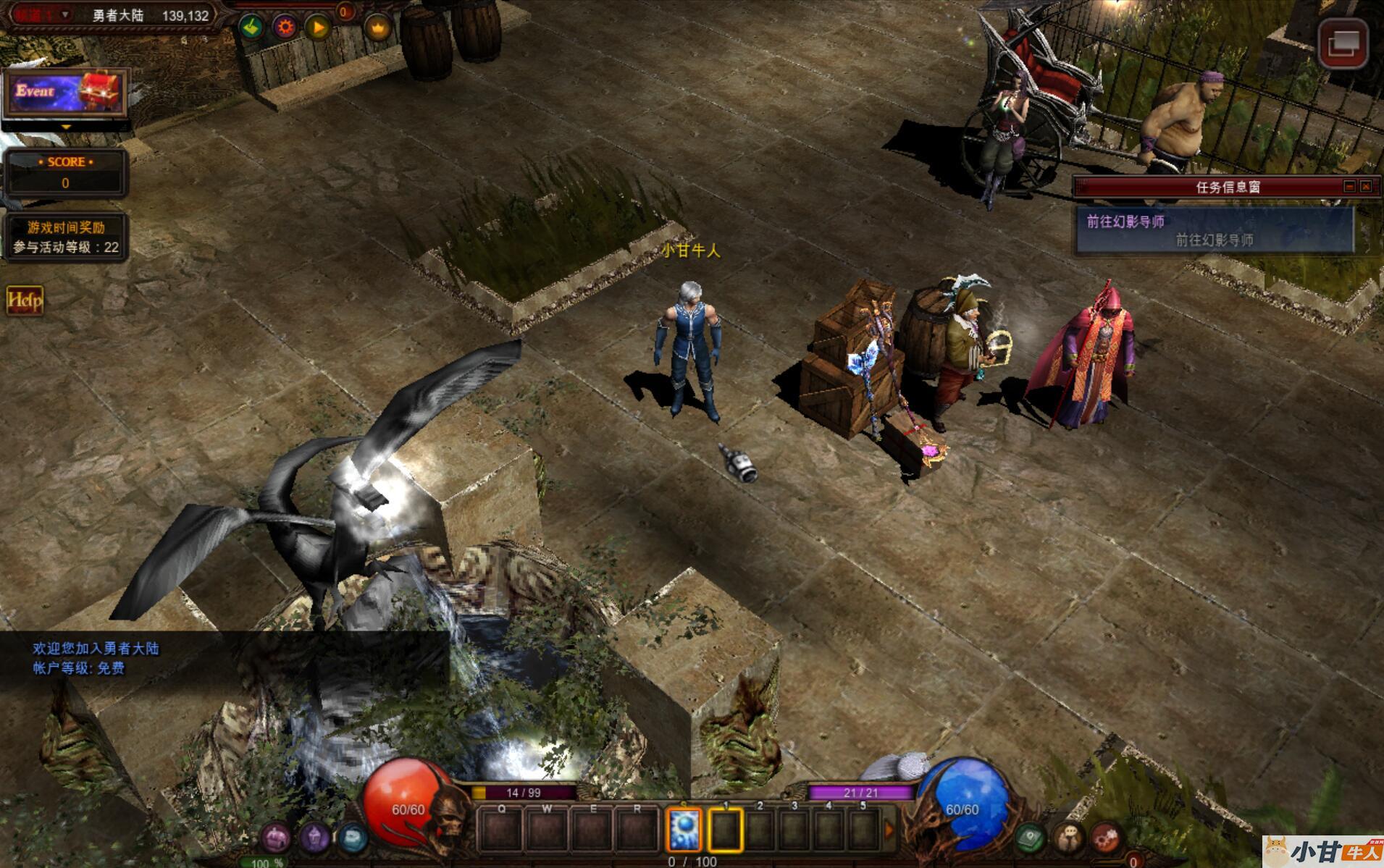Image resolution: width=1384 pixels, height=868 pixels.
Task: Open the orange gear icon at top
Action: click(x=285, y=28)
